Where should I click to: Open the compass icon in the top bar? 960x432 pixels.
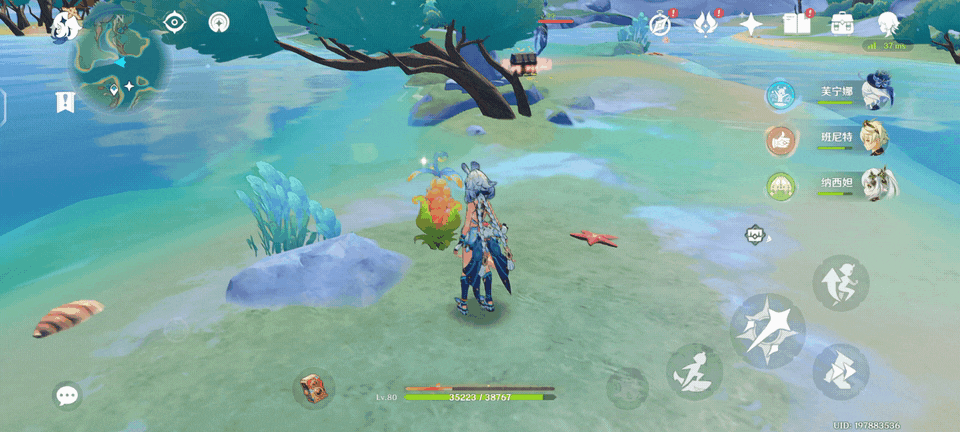click(x=660, y=25)
